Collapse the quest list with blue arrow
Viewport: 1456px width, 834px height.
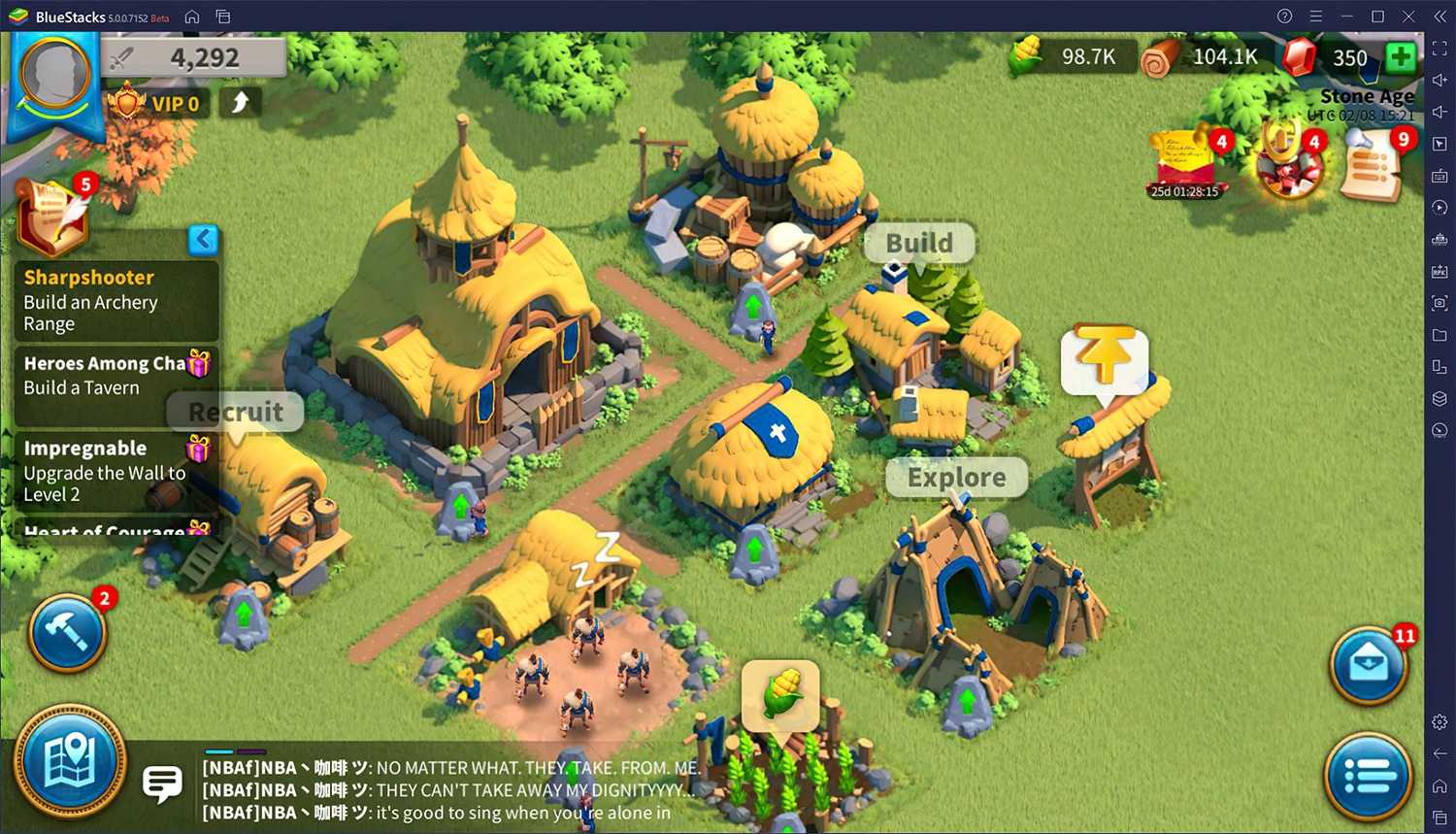pos(203,239)
